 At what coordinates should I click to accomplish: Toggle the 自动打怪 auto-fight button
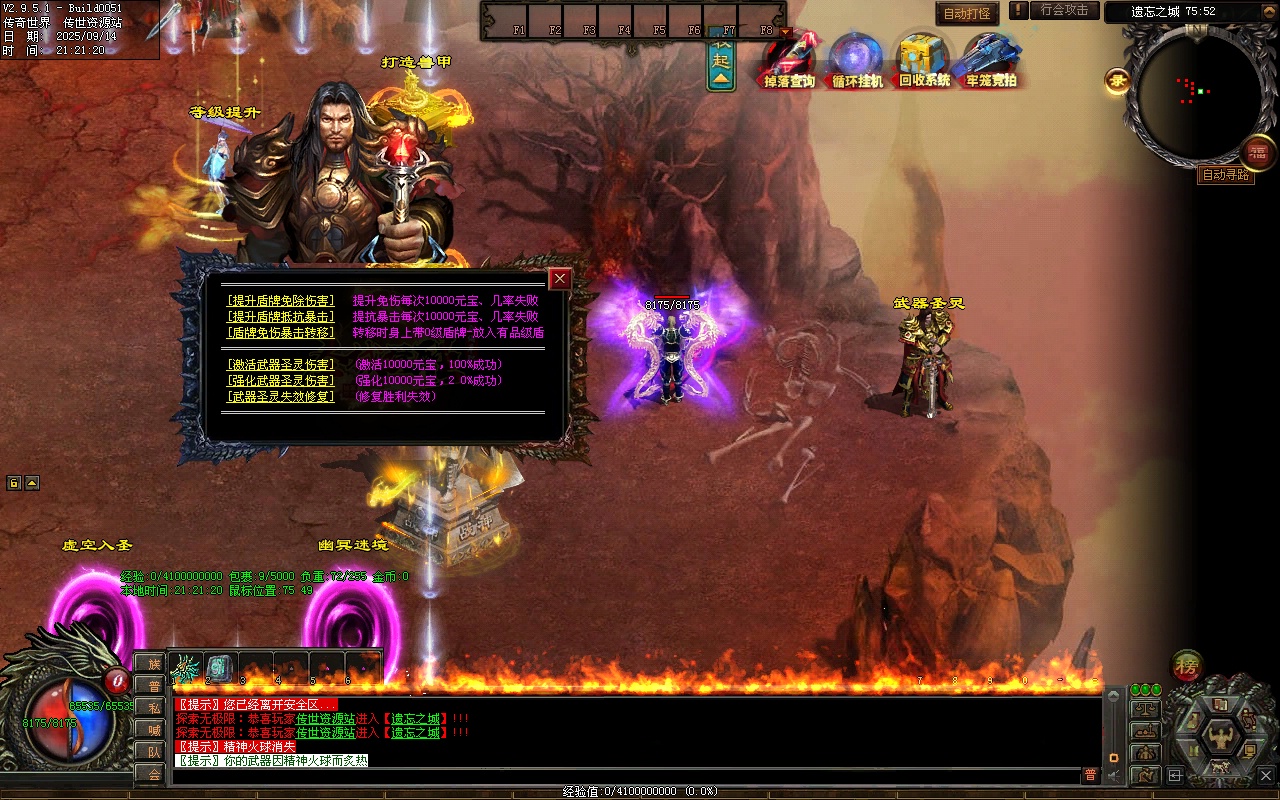click(x=967, y=13)
